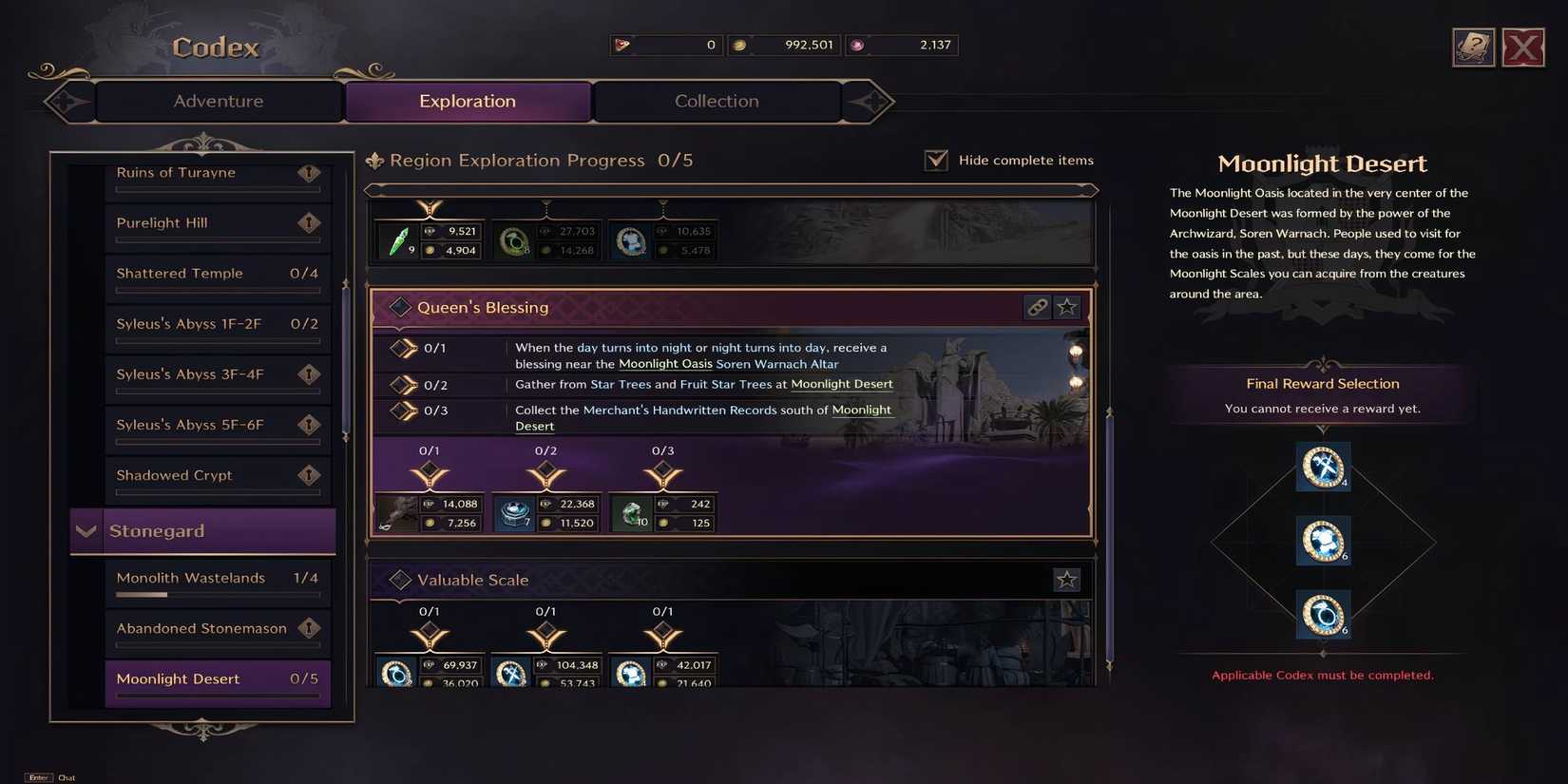Switch to the Adventure tab
1568x784 pixels.
[x=217, y=101]
